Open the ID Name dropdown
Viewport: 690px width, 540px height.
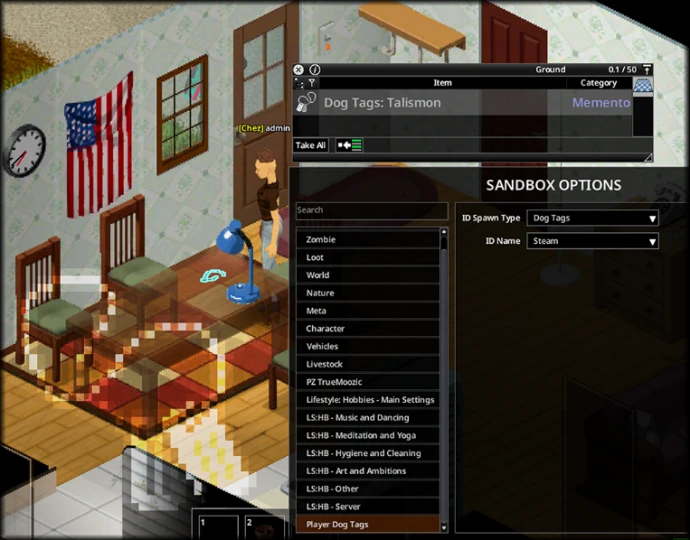593,241
